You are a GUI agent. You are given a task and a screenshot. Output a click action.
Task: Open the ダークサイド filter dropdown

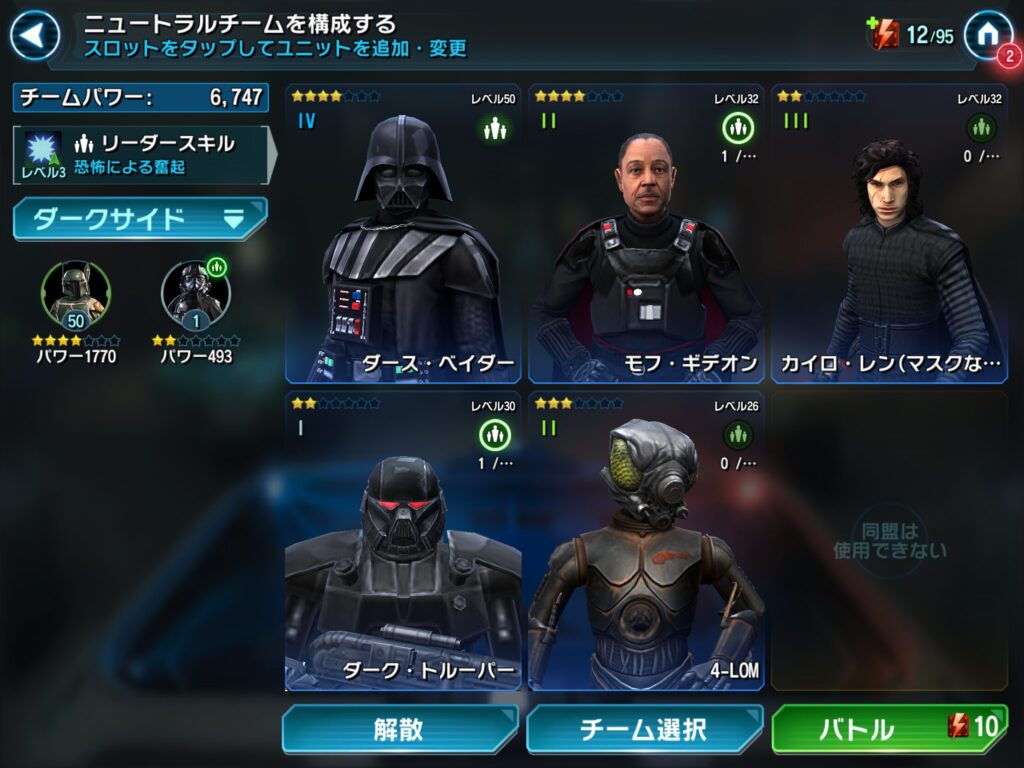(x=140, y=219)
